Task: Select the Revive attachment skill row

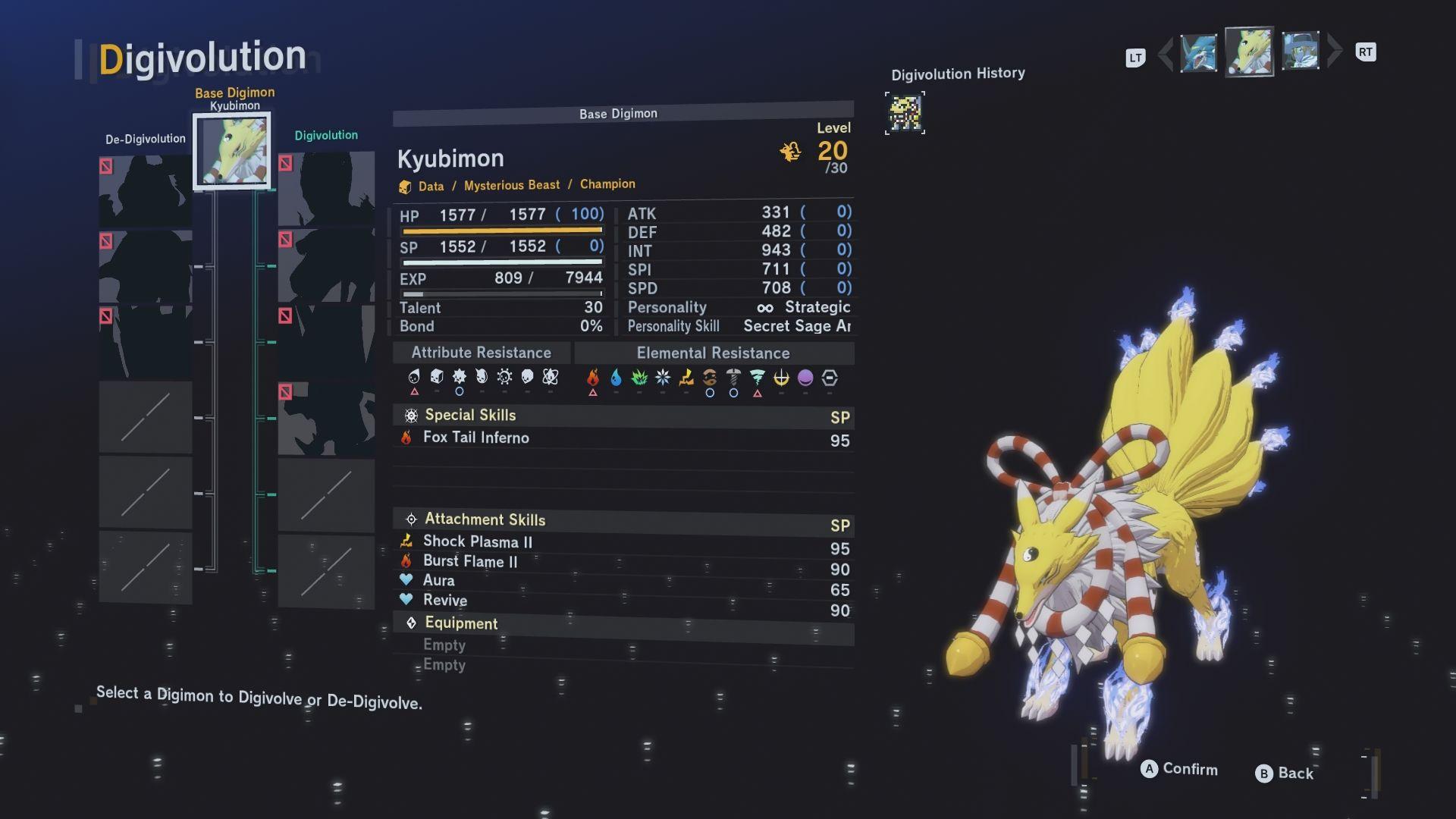Action: click(x=444, y=601)
